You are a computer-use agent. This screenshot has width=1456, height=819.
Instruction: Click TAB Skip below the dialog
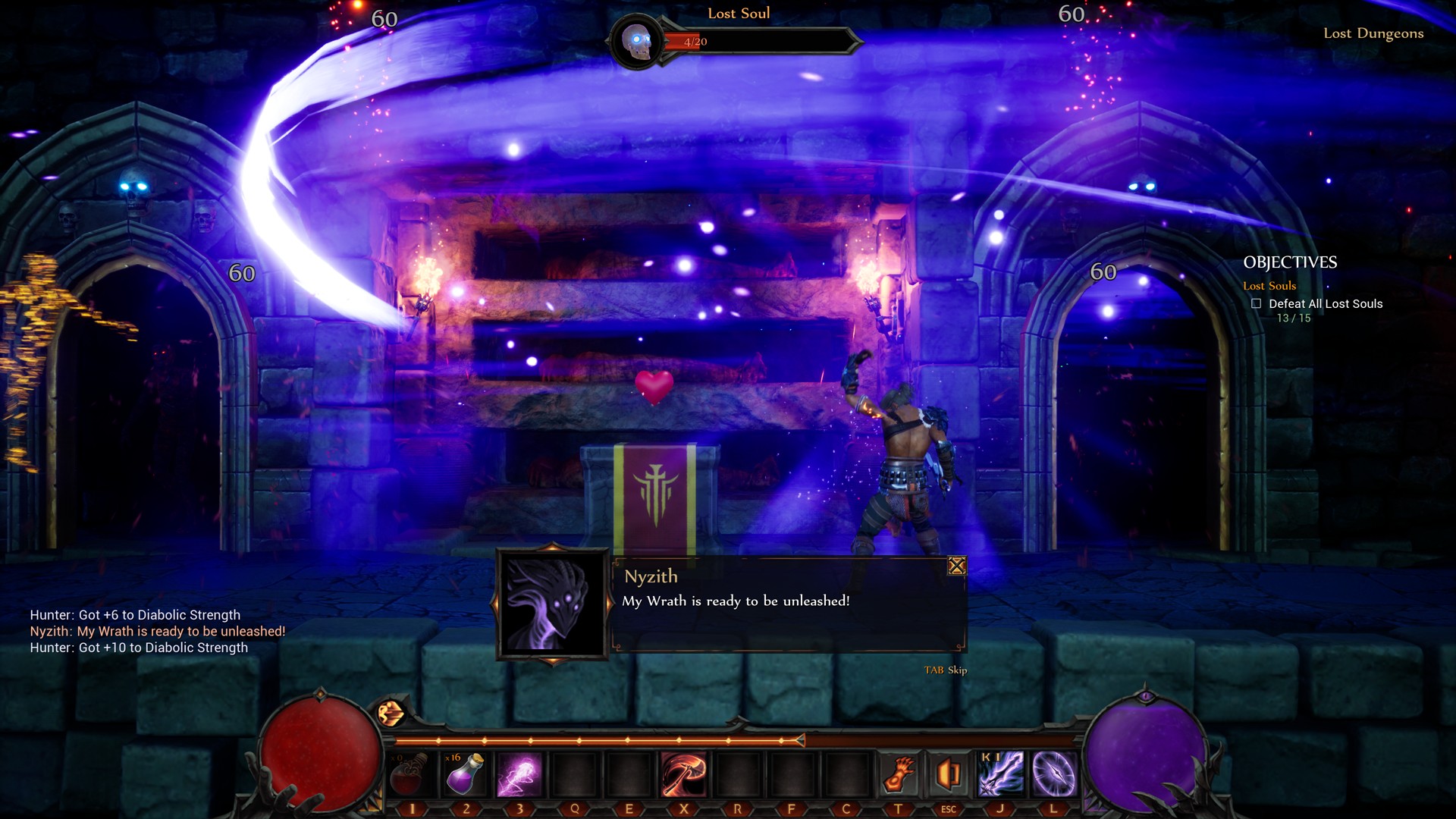[x=946, y=671]
